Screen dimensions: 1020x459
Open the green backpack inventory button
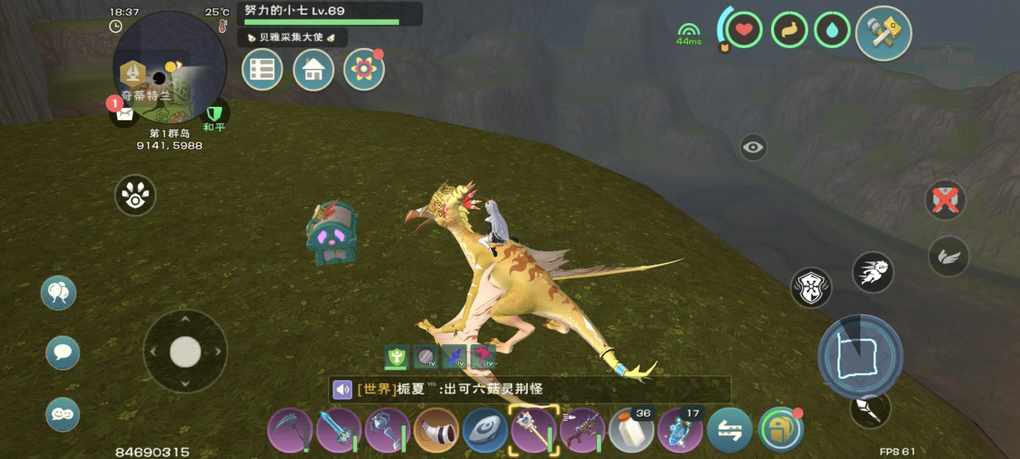click(780, 430)
